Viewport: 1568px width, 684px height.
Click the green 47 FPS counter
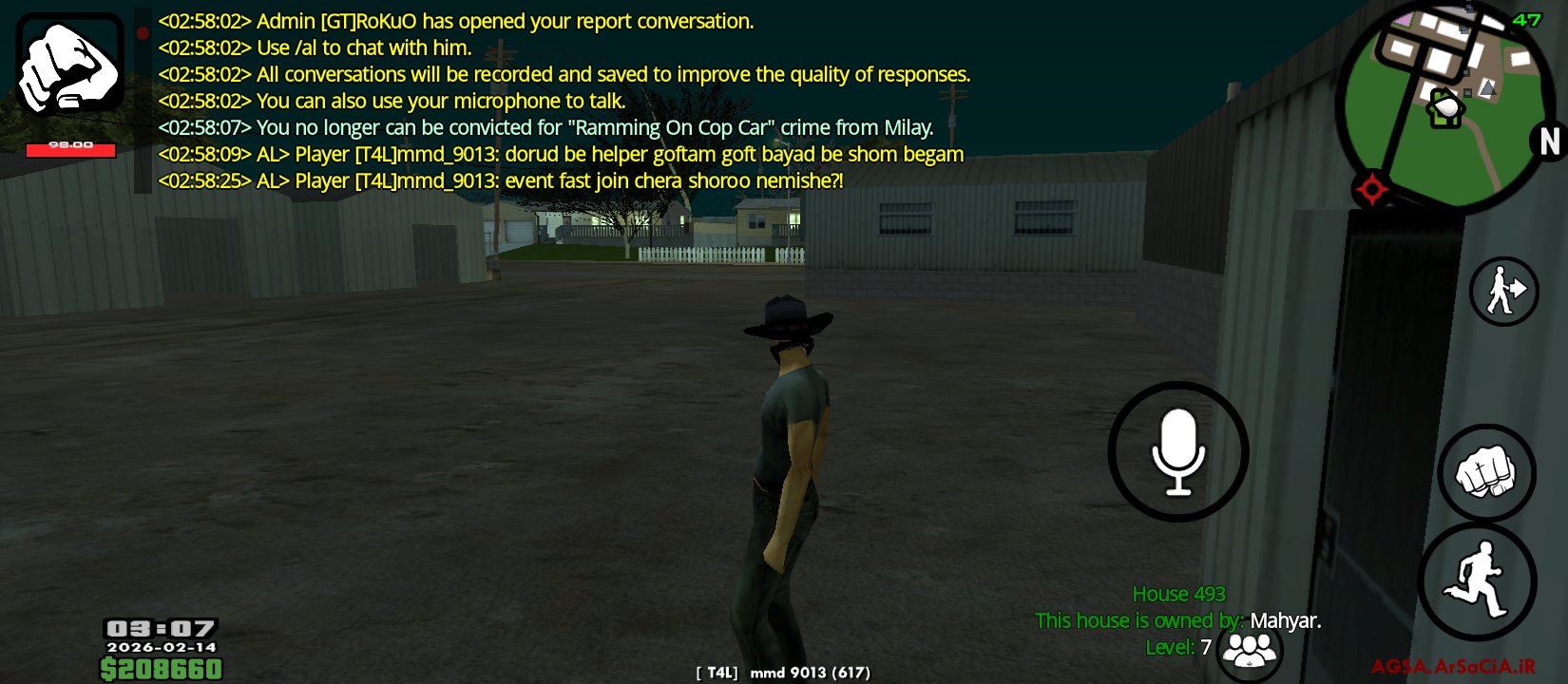pos(1530,17)
